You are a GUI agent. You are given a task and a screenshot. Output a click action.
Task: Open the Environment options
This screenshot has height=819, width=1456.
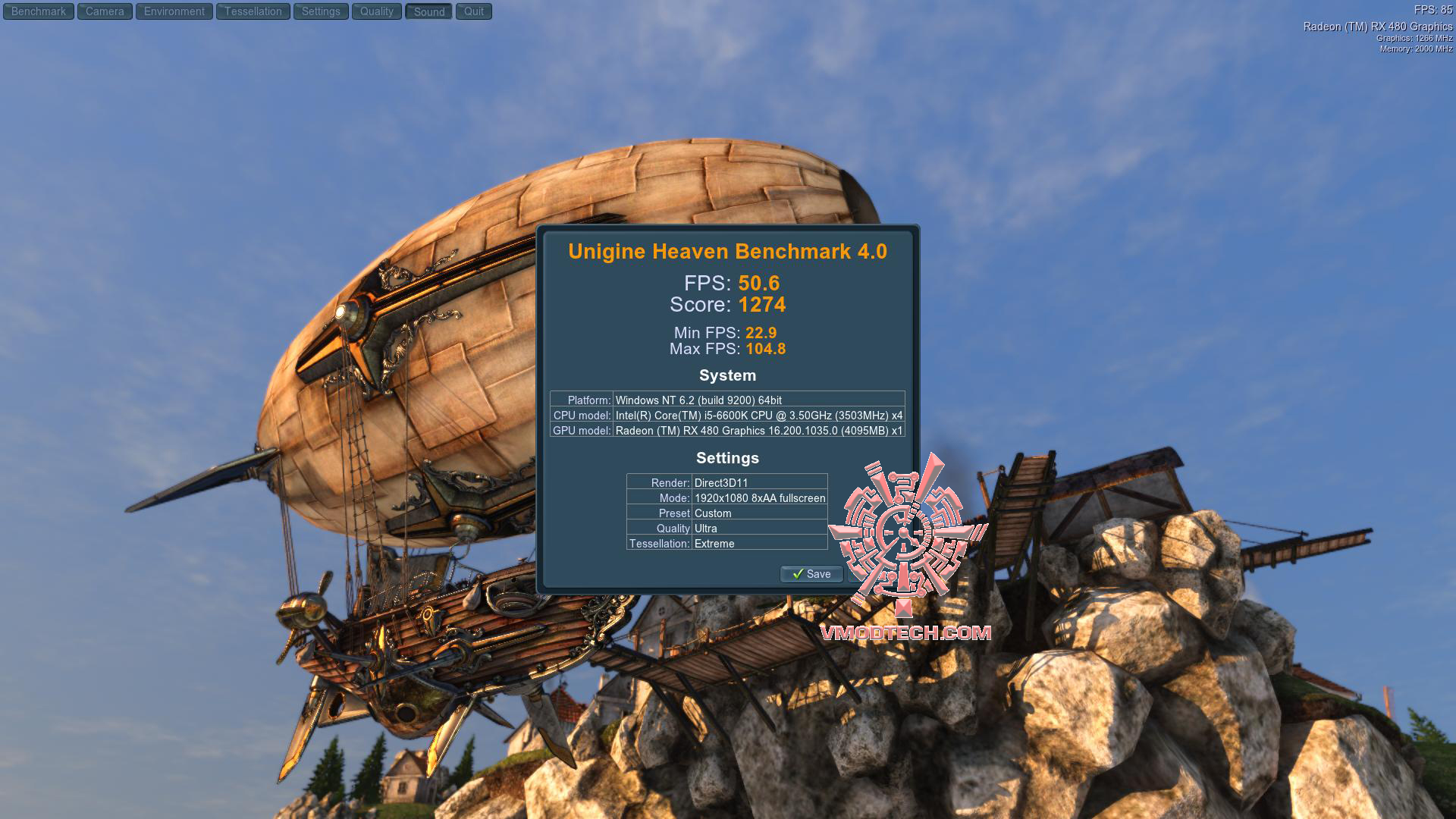(x=174, y=11)
